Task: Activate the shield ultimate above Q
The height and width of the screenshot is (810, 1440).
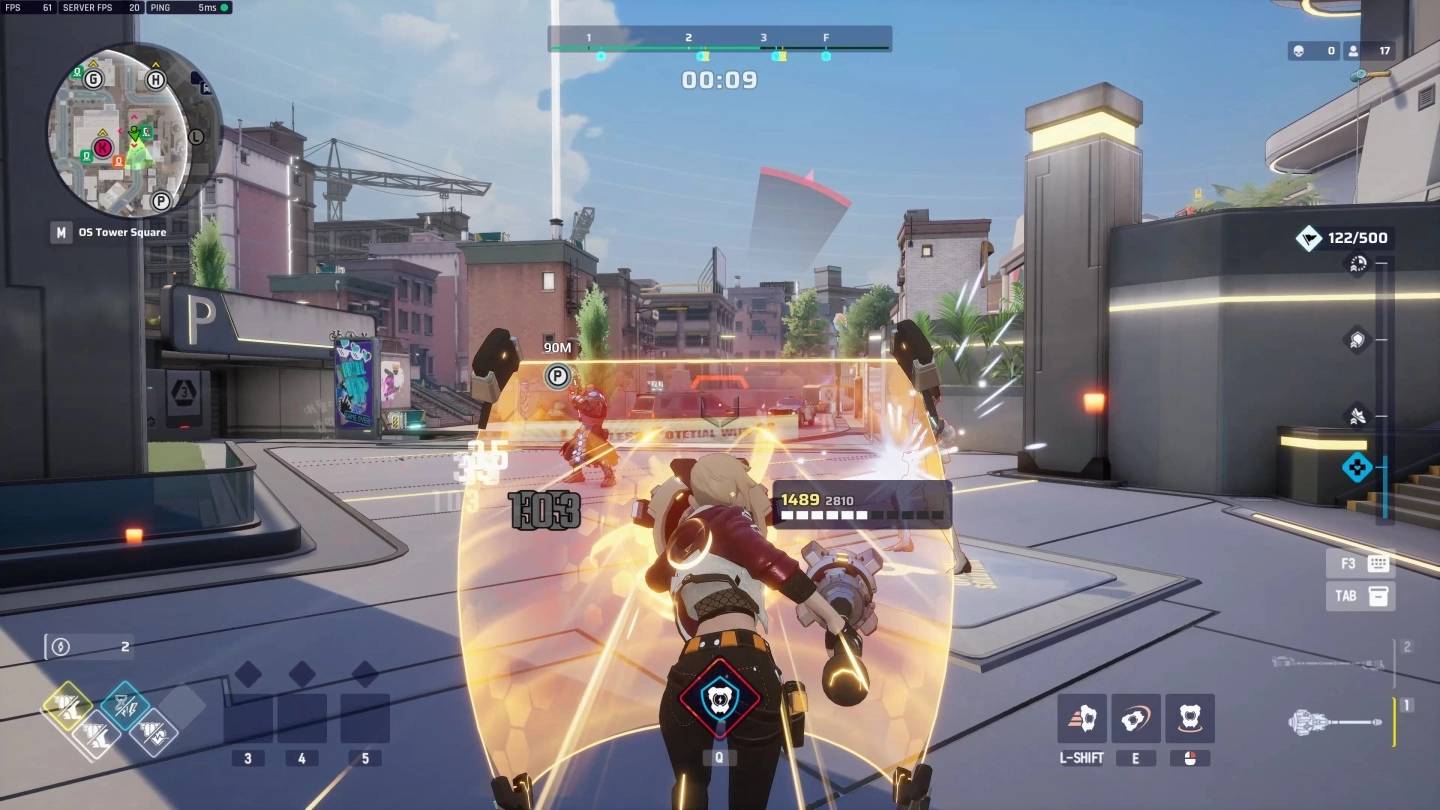Action: (x=718, y=699)
